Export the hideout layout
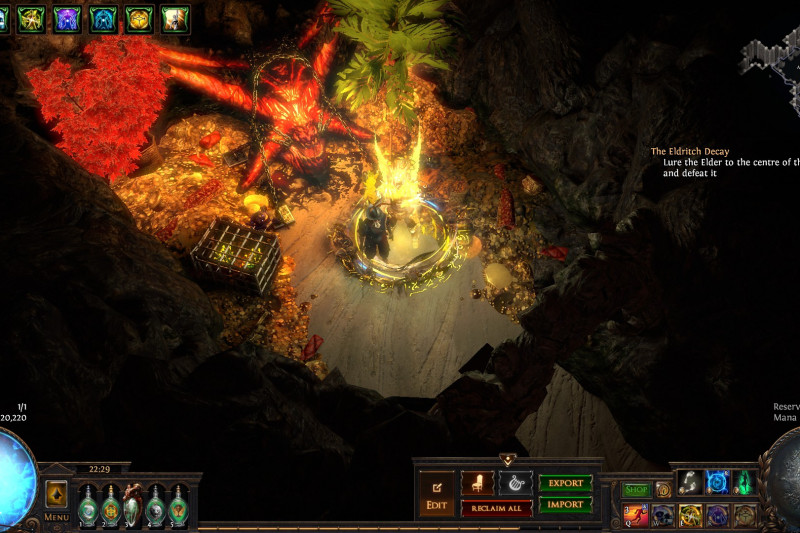This screenshot has width=800, height=533. pos(565,483)
